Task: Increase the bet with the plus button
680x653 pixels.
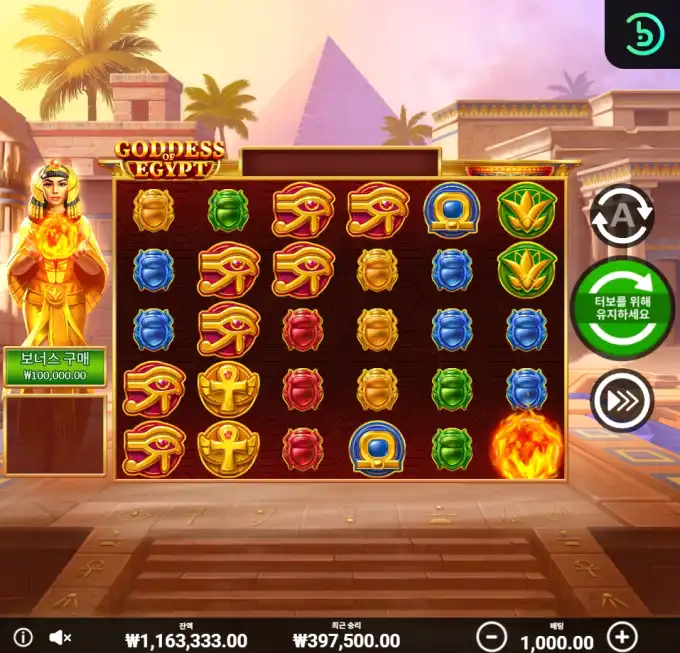Action: 622,636
